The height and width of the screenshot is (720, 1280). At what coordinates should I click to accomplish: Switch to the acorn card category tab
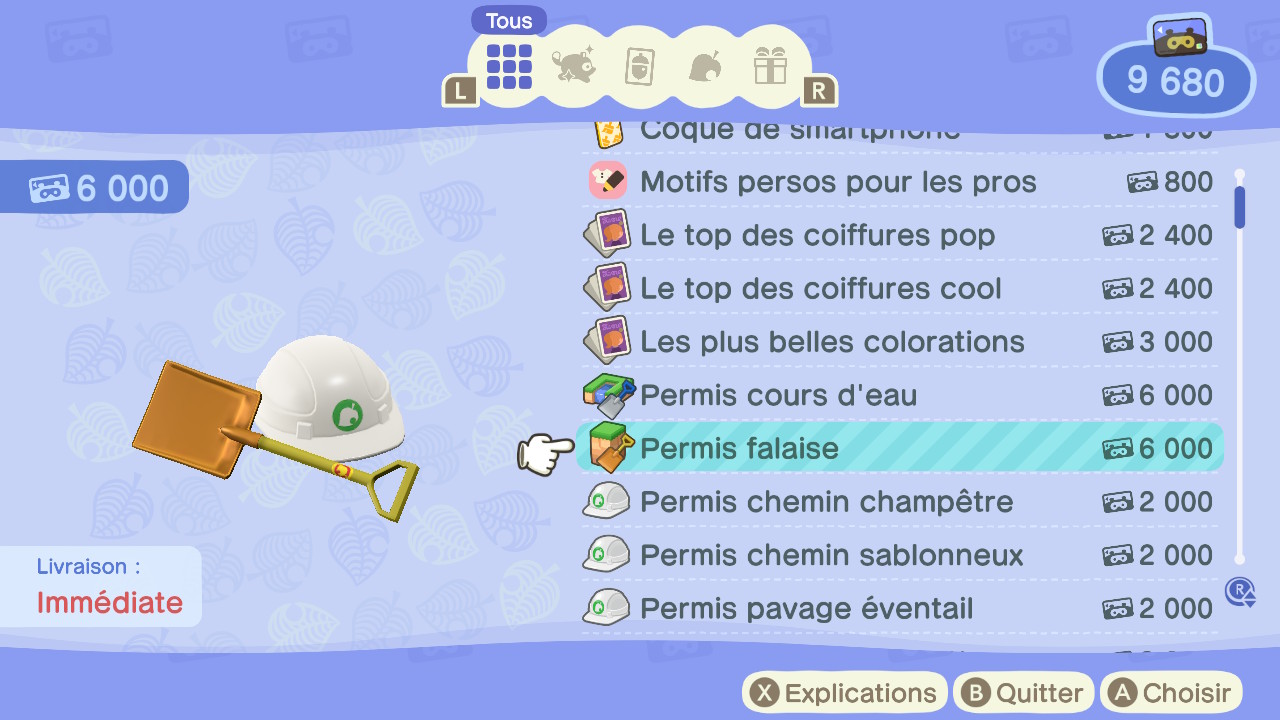(639, 67)
